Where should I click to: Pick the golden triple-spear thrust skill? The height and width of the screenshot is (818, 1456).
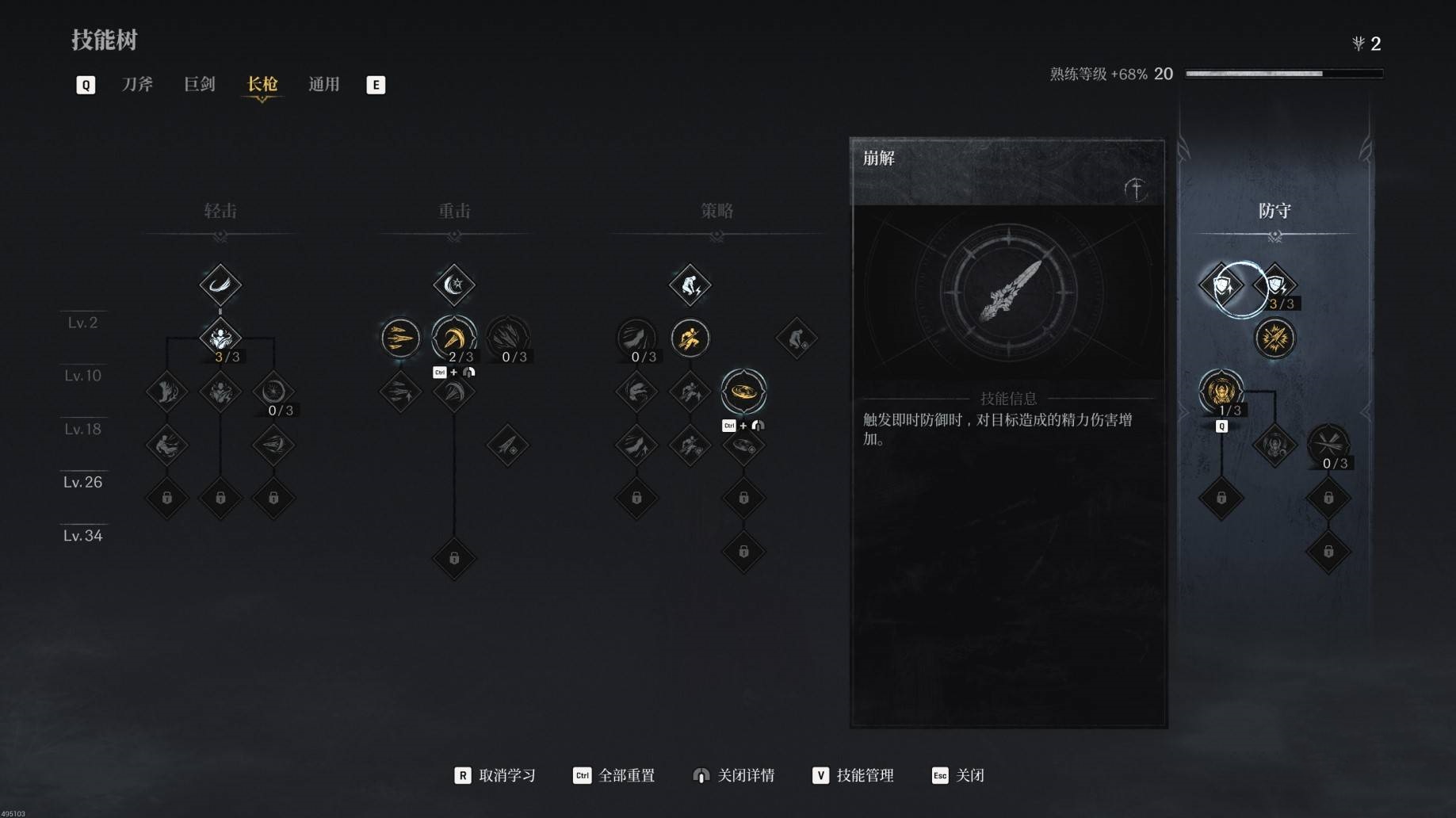point(400,338)
